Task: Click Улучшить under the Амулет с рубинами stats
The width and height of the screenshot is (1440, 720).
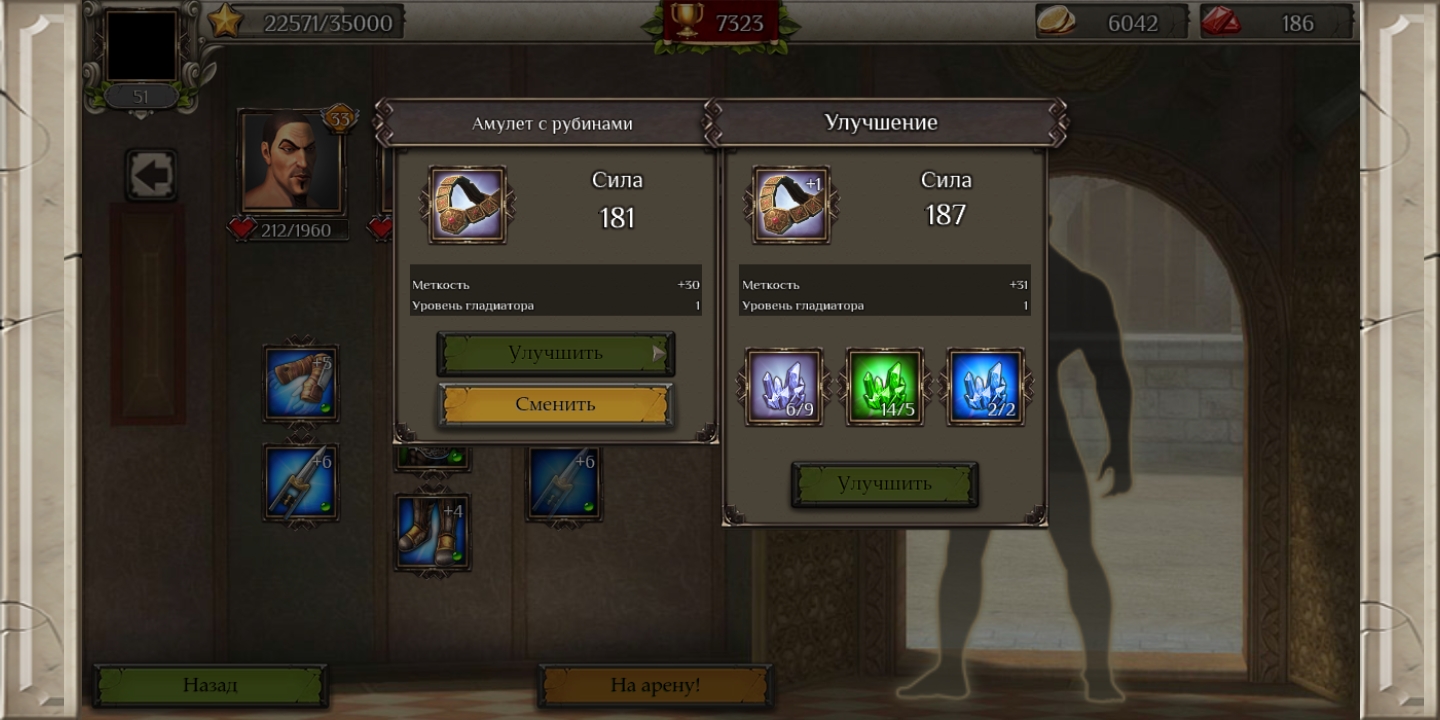Action: click(x=555, y=353)
